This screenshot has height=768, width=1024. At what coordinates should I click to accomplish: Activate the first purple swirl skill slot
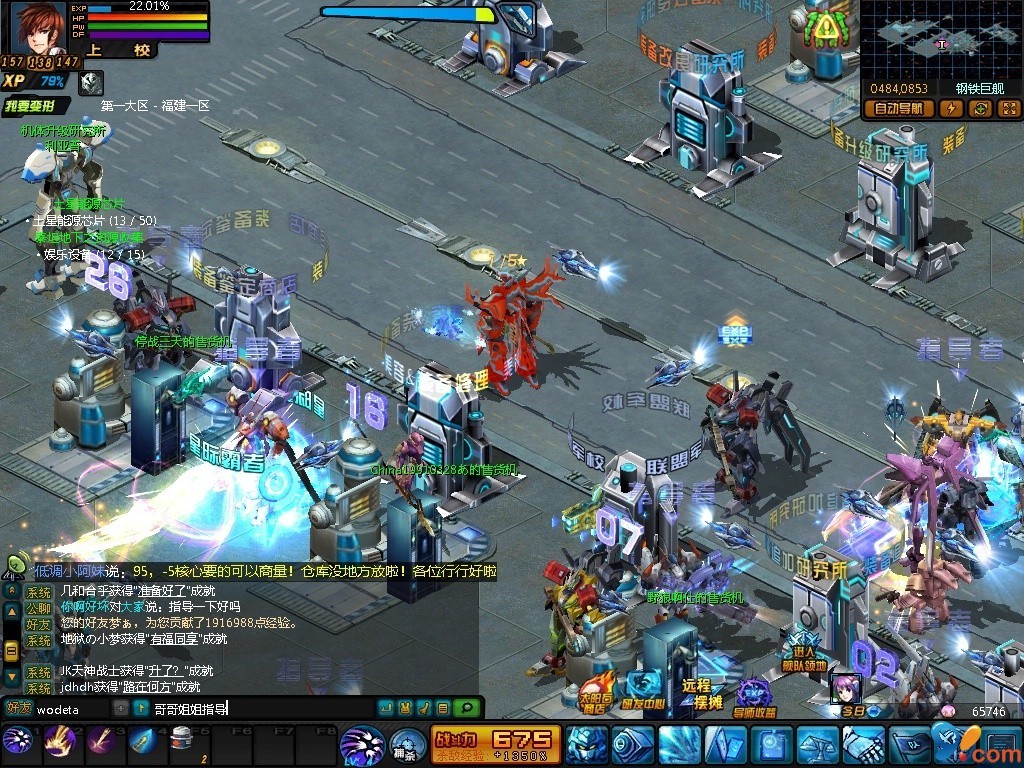[17, 742]
